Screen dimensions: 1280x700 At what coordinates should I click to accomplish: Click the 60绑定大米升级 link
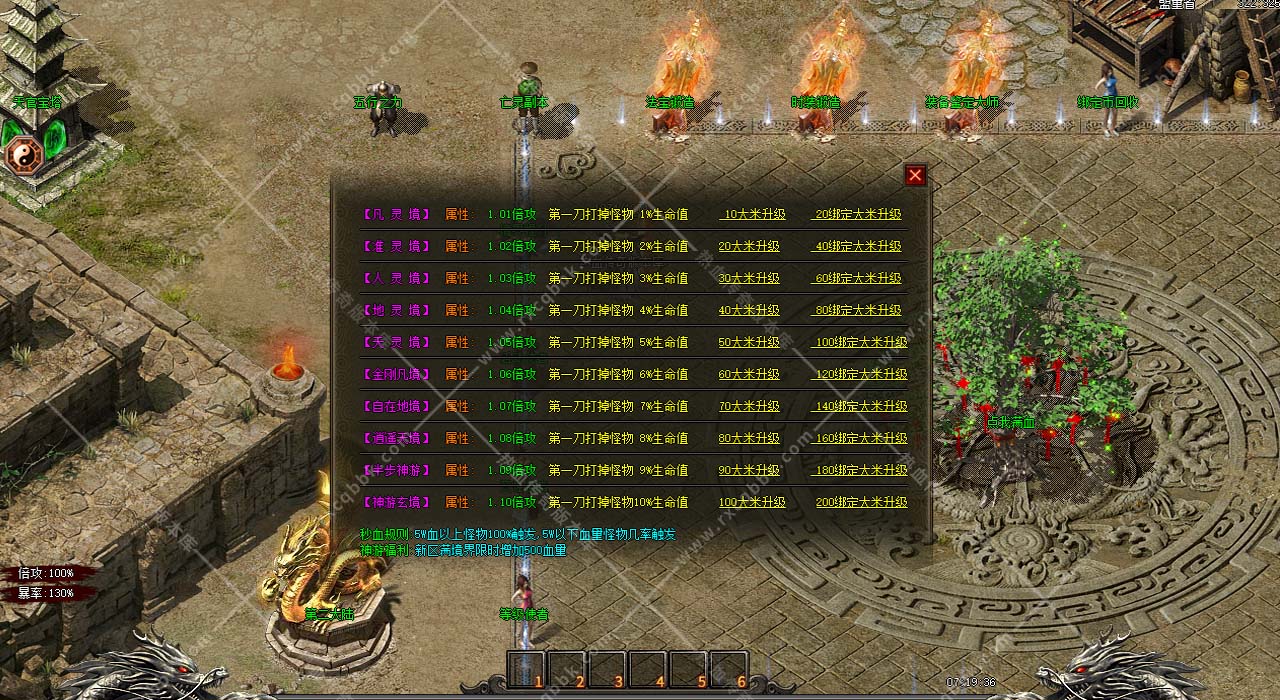[858, 278]
